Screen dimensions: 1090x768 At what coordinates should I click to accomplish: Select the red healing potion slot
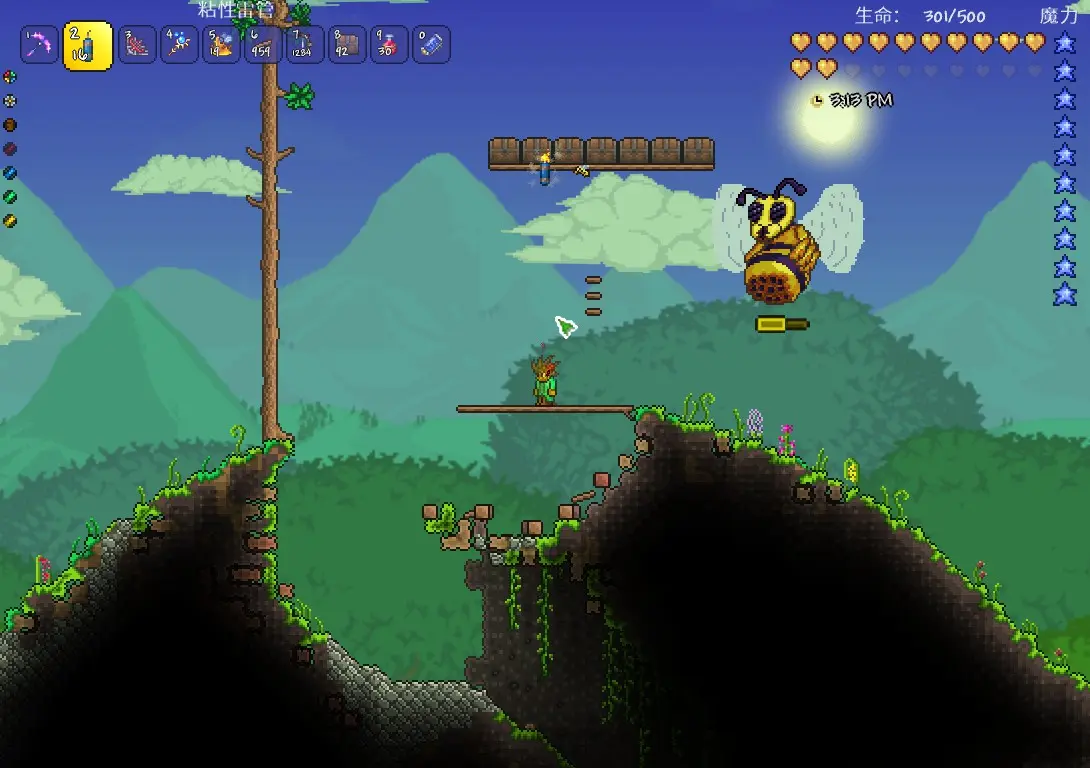tap(388, 45)
